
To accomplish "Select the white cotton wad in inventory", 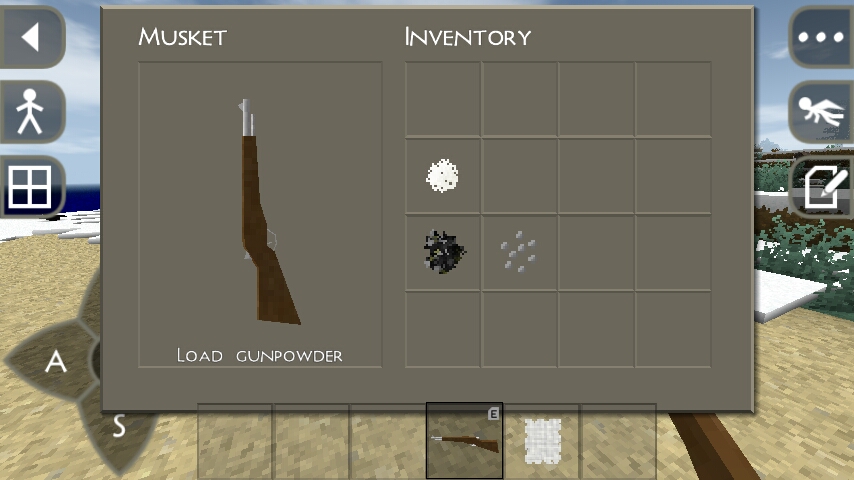I will (442, 176).
